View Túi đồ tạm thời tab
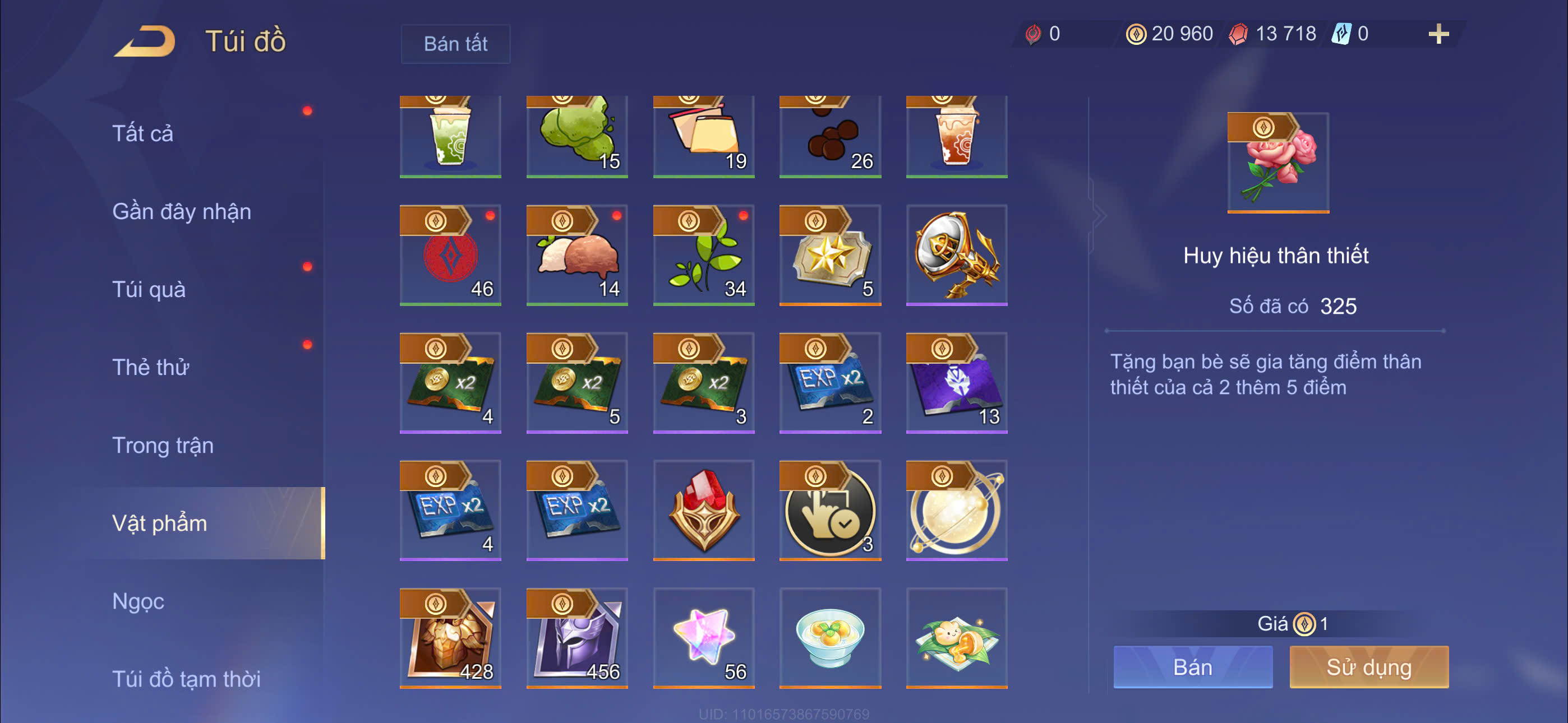Screen dimensions: 1568x723 186,679
